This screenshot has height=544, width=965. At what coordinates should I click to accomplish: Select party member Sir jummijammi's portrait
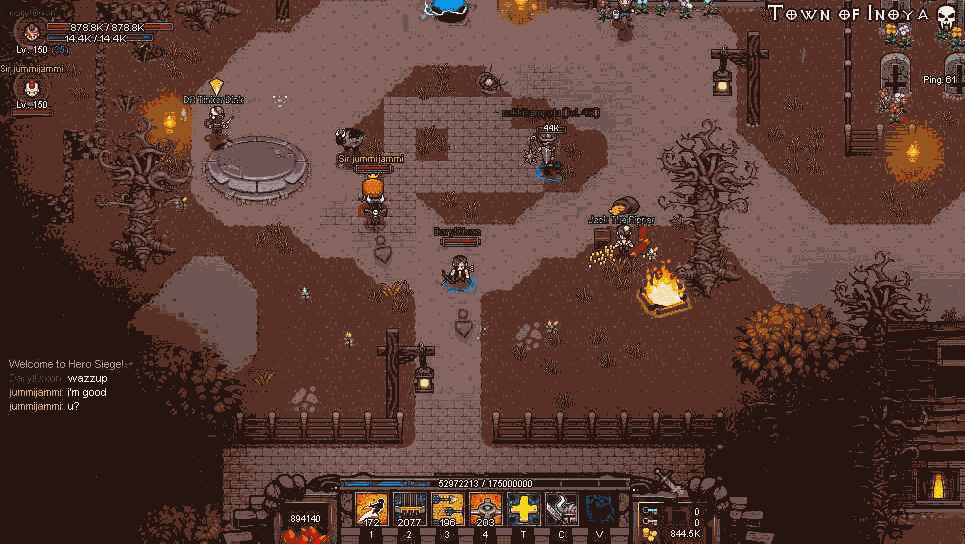29,88
